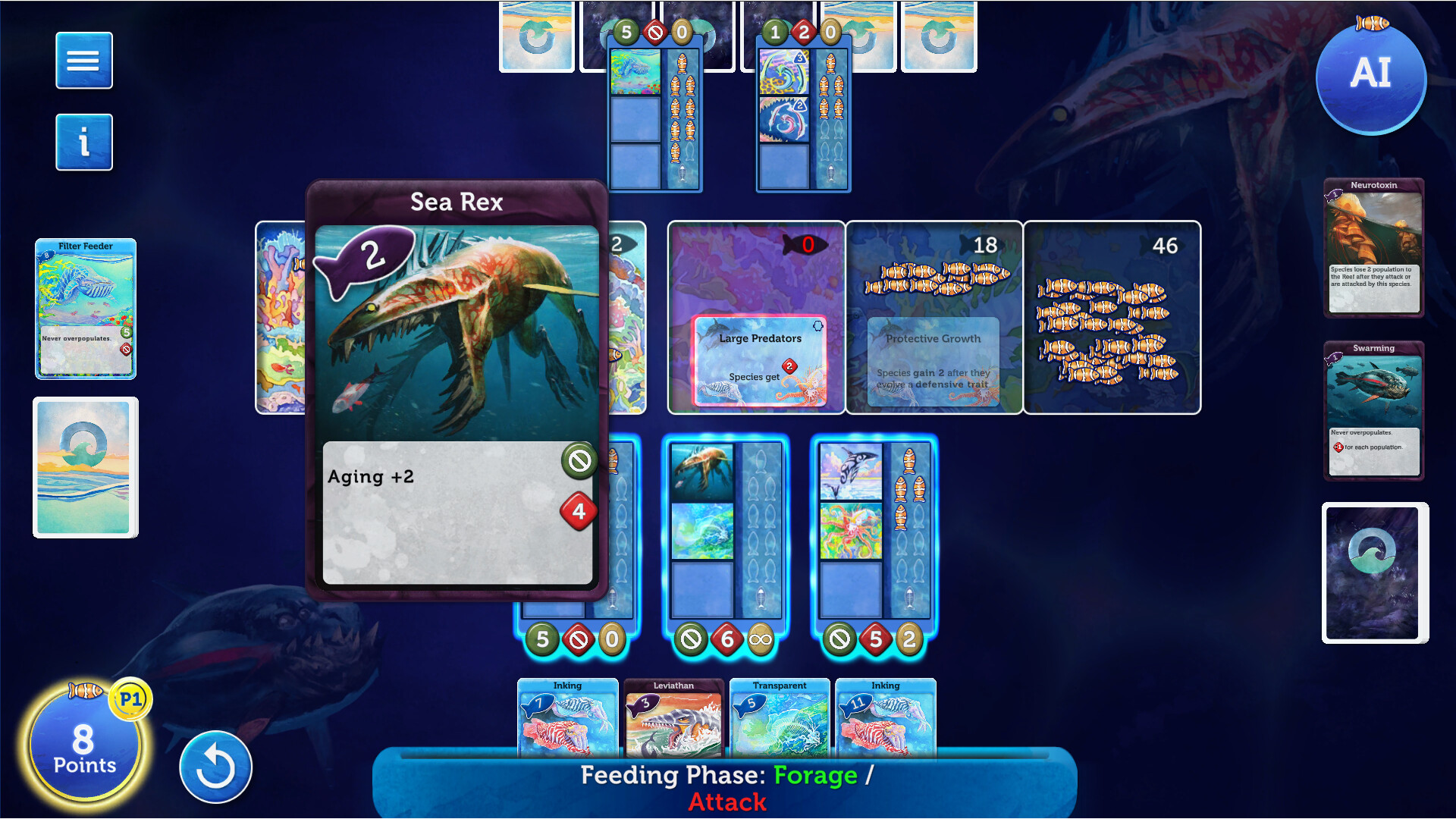Select the Filter Feeder card on the left
The width and height of the screenshot is (1456, 819).
coord(85,308)
